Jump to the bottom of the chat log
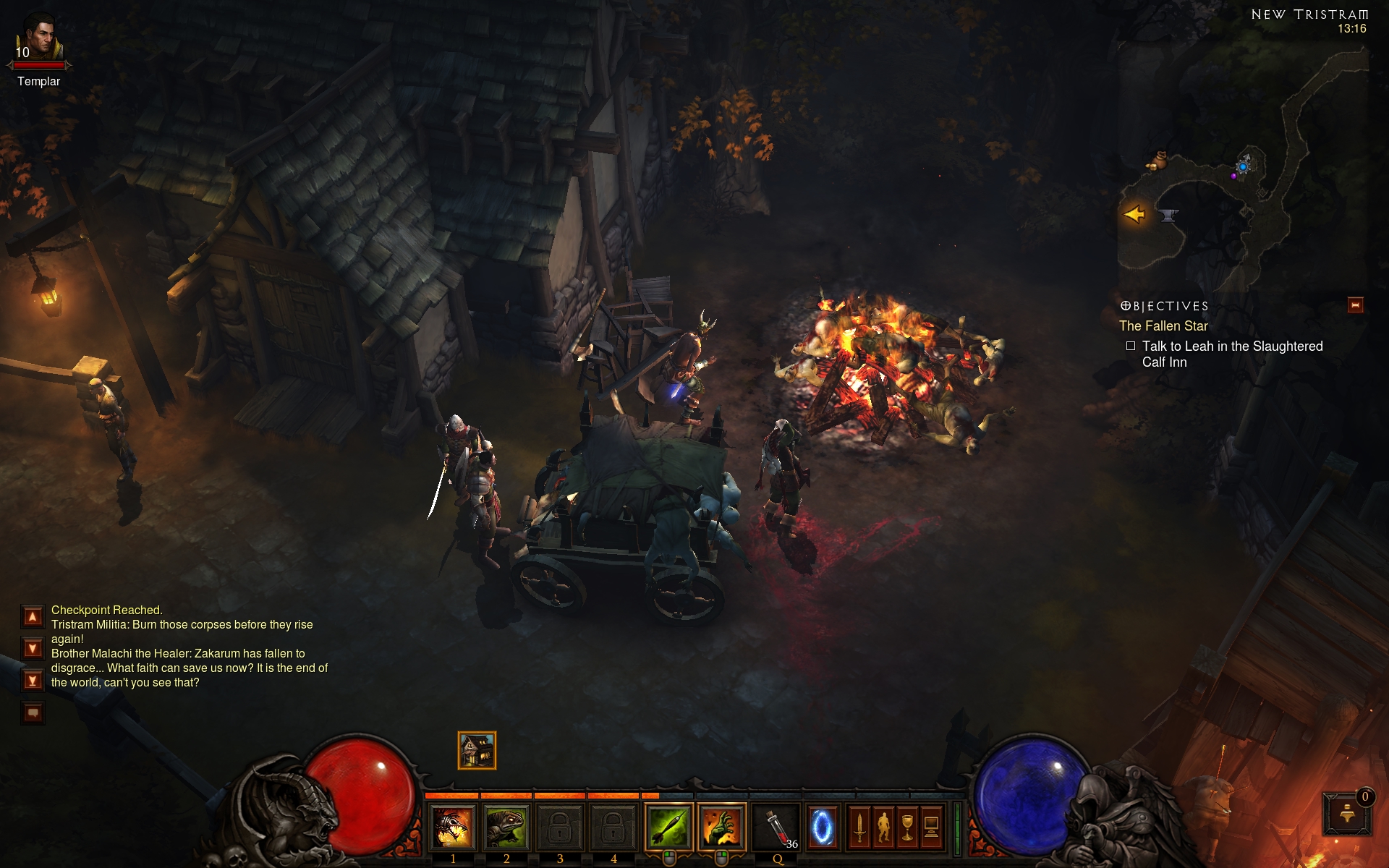The width and height of the screenshot is (1389, 868). 33,680
